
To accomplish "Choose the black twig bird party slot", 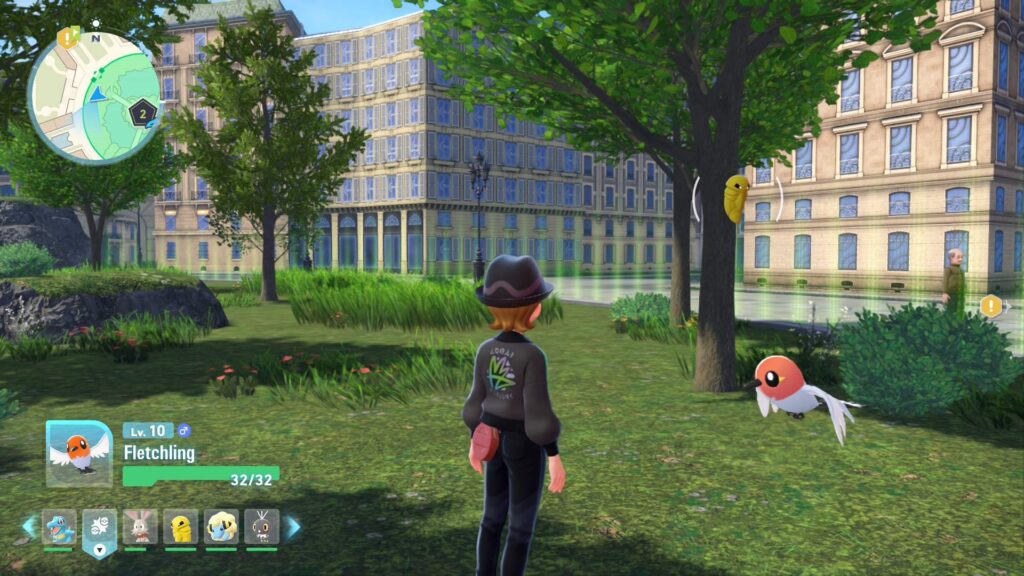I will click(261, 527).
